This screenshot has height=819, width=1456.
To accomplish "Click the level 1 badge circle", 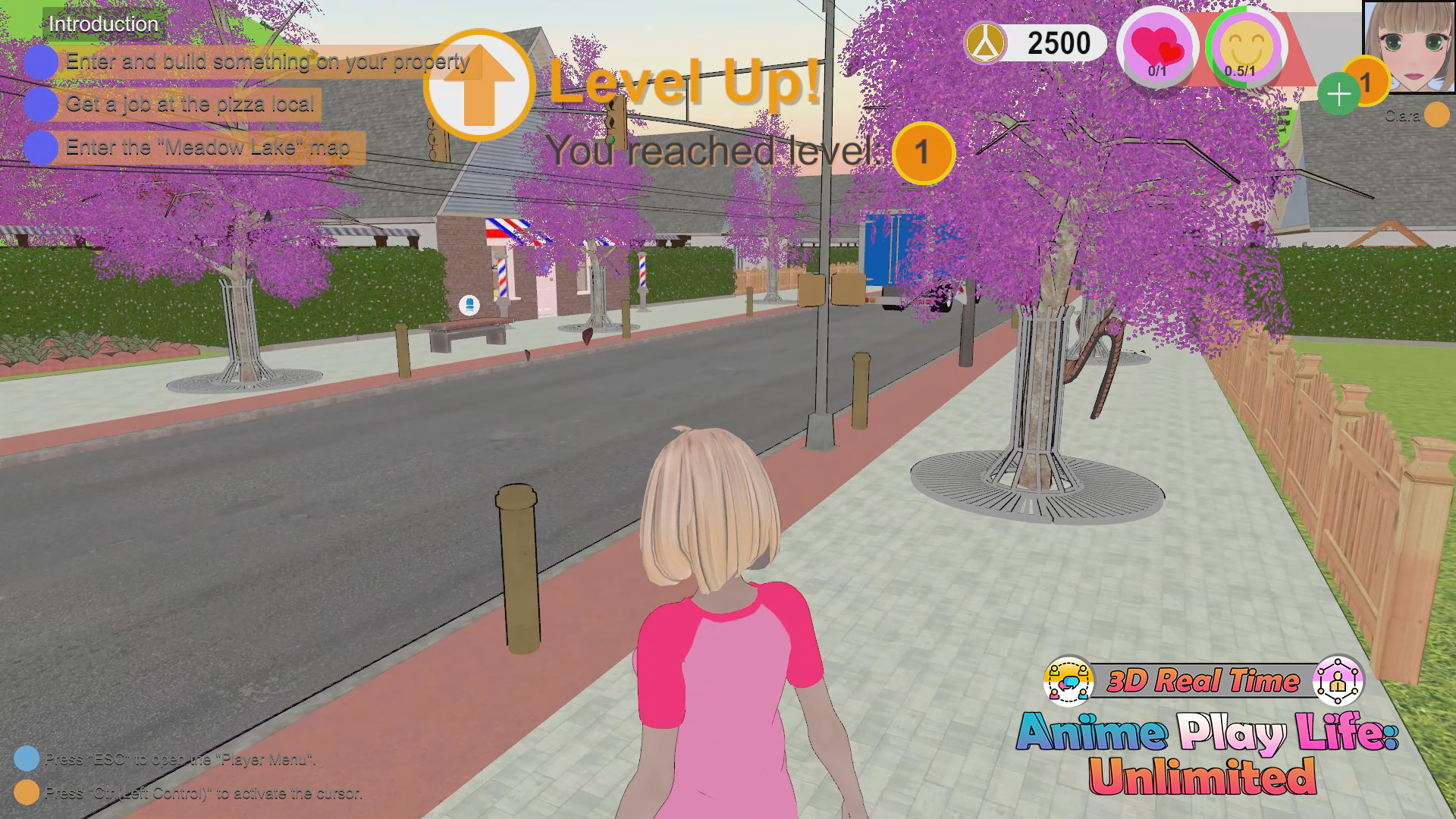I will (922, 152).
